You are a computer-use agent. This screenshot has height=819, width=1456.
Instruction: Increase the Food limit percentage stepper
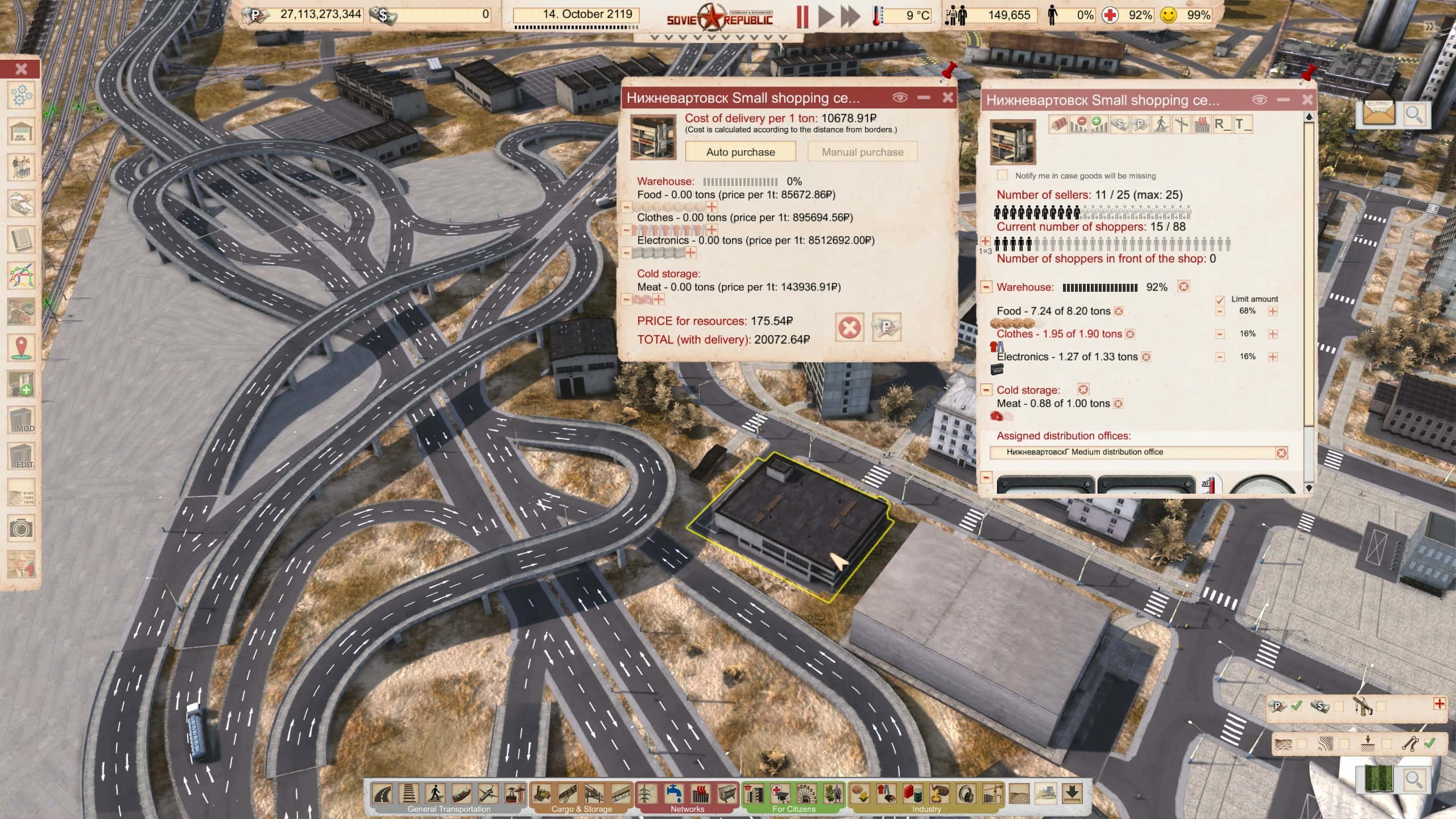[x=1274, y=311]
